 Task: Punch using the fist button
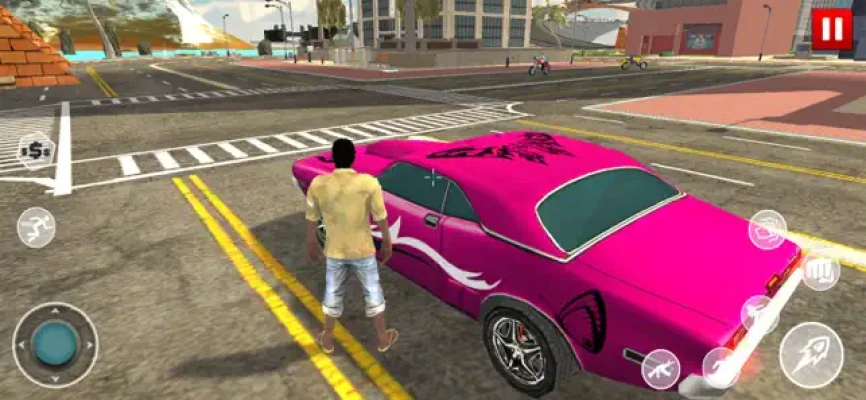[821, 270]
